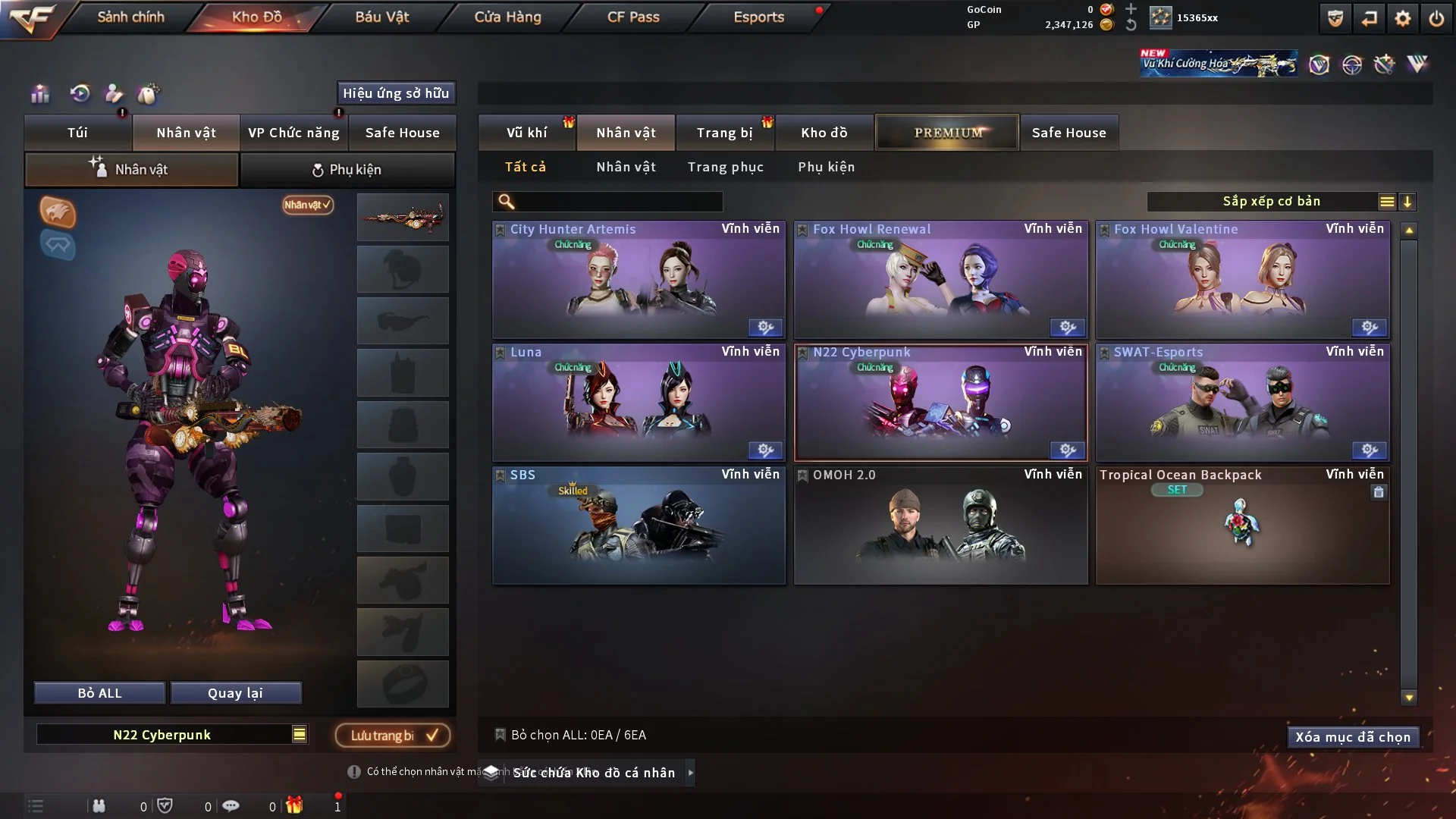Click the power exit icon

point(1436,18)
